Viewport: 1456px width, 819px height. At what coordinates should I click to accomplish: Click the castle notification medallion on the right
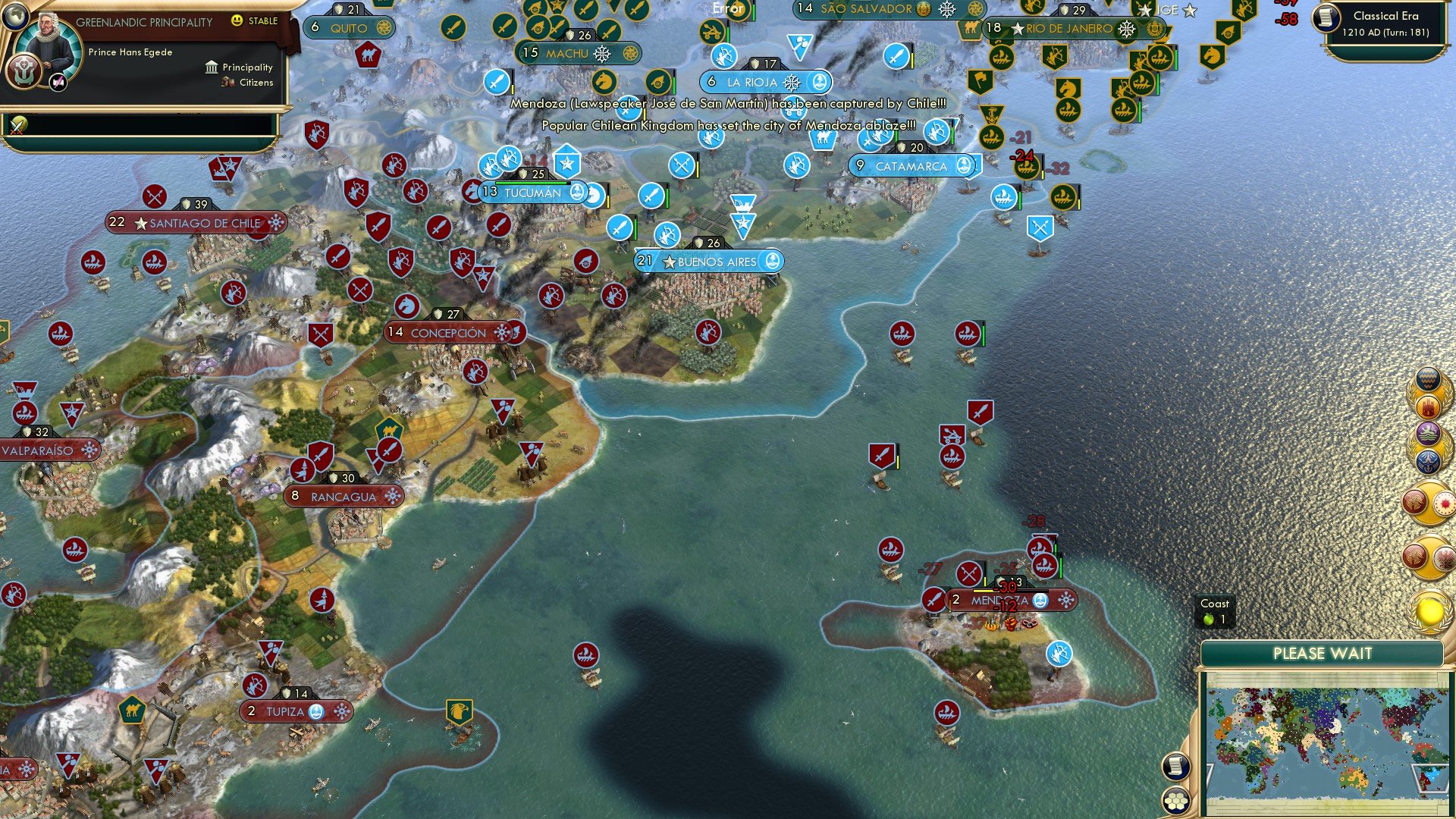1426,406
